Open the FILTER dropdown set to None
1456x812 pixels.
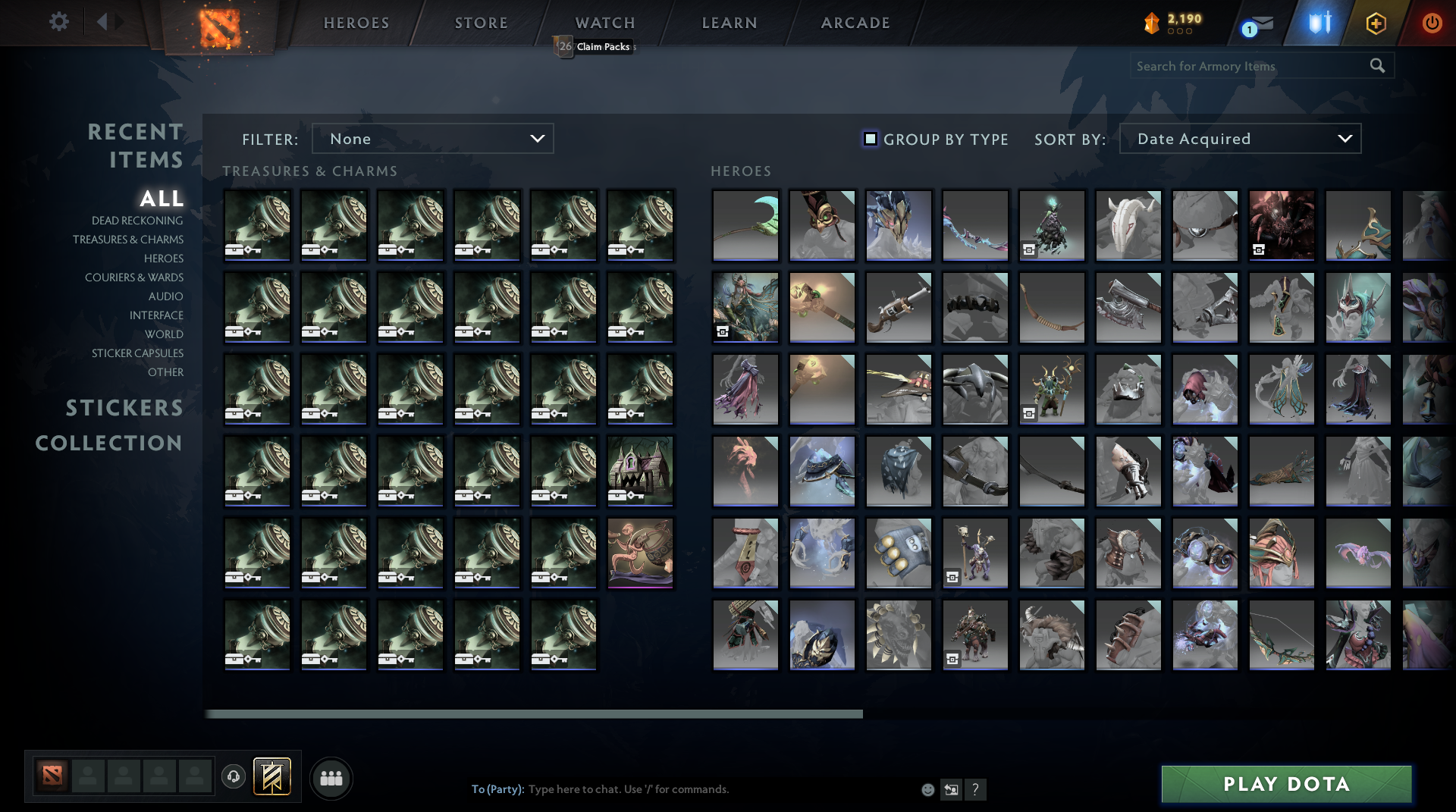(x=432, y=139)
